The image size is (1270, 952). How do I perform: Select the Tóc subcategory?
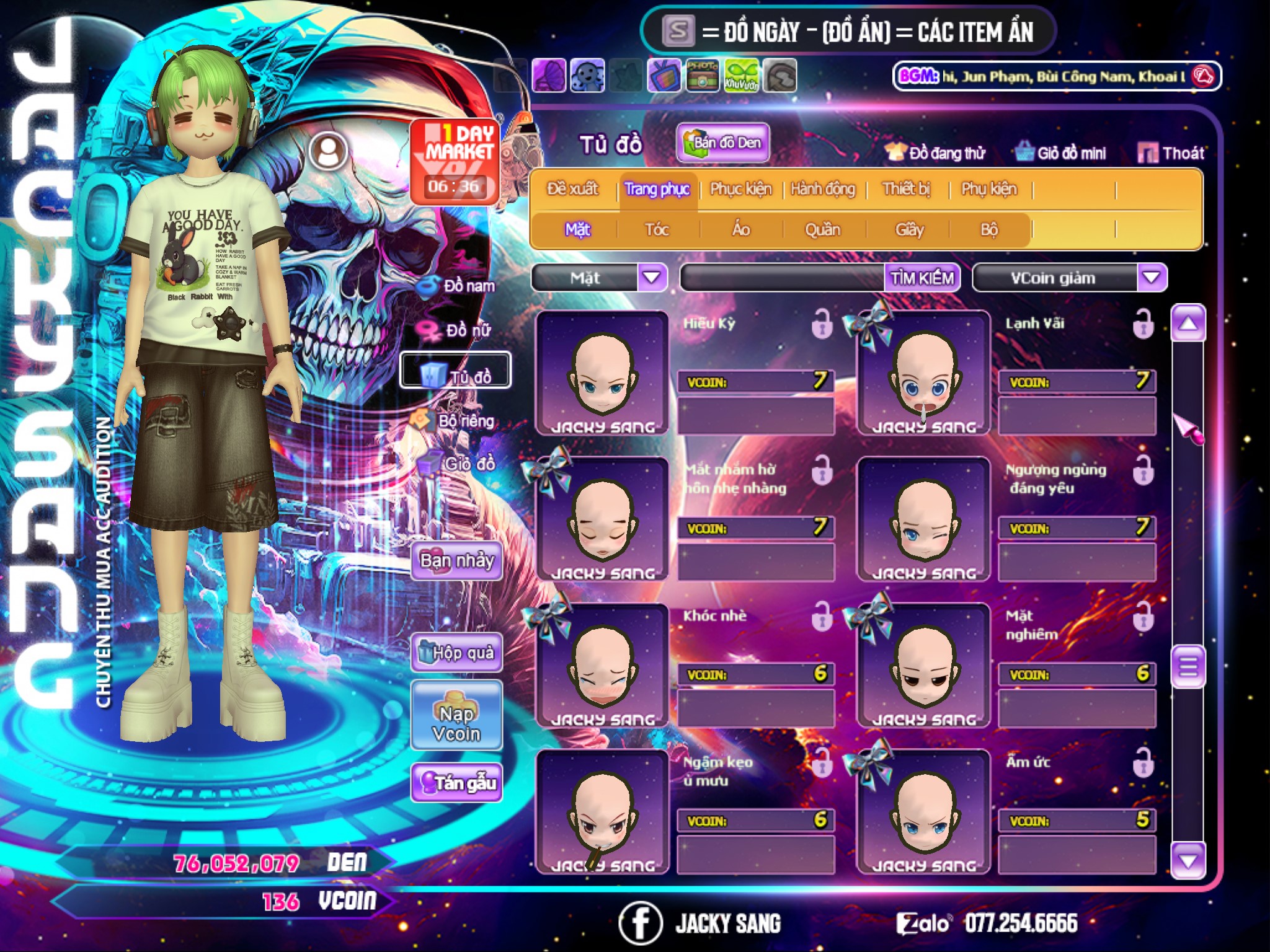pyautogui.click(x=657, y=230)
